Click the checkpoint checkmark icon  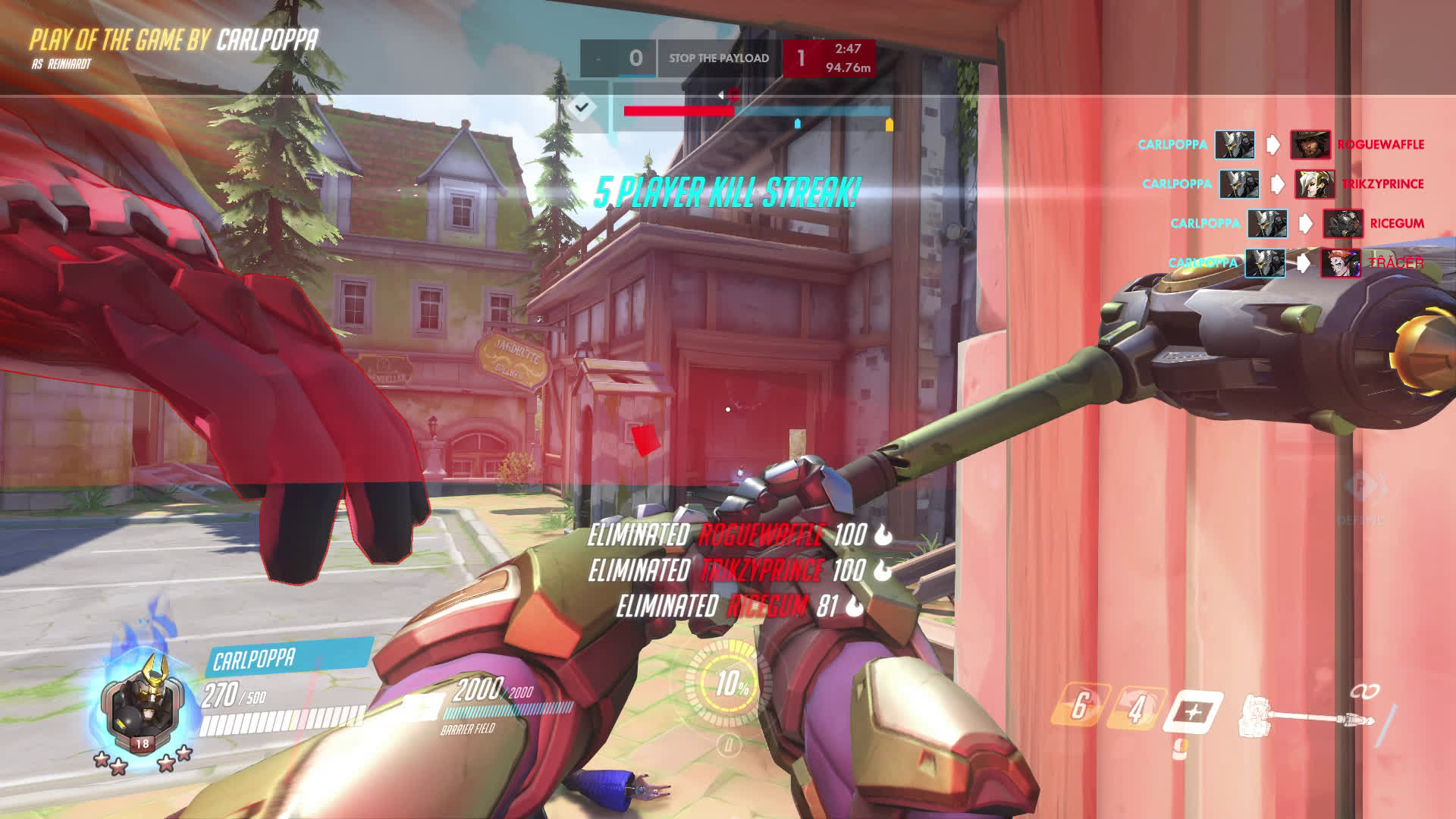point(582,108)
